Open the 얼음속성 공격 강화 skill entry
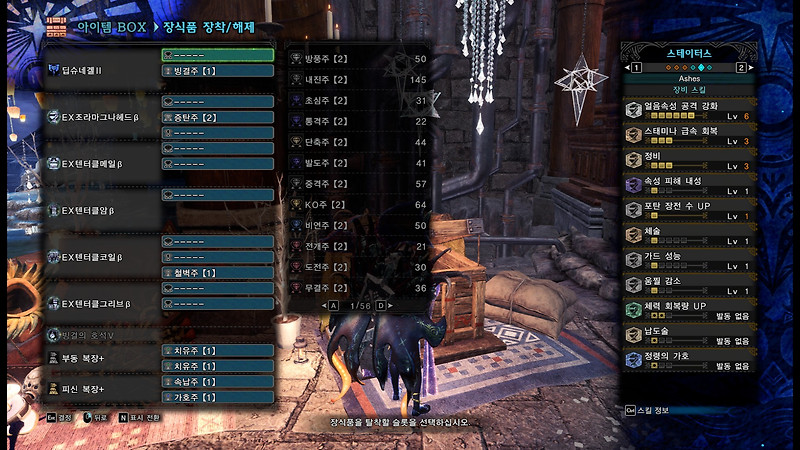Viewport: 800px width, 450px height. tap(687, 109)
